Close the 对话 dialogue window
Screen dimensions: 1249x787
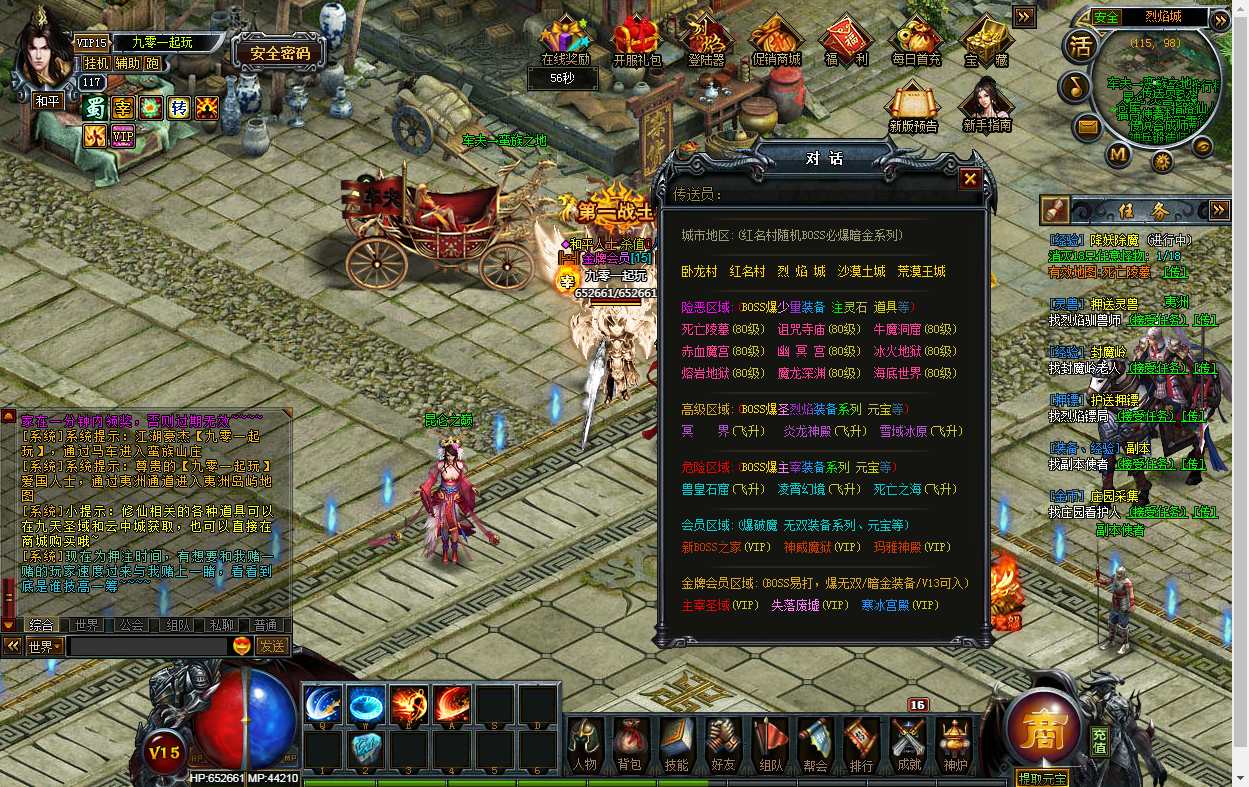coord(969,179)
